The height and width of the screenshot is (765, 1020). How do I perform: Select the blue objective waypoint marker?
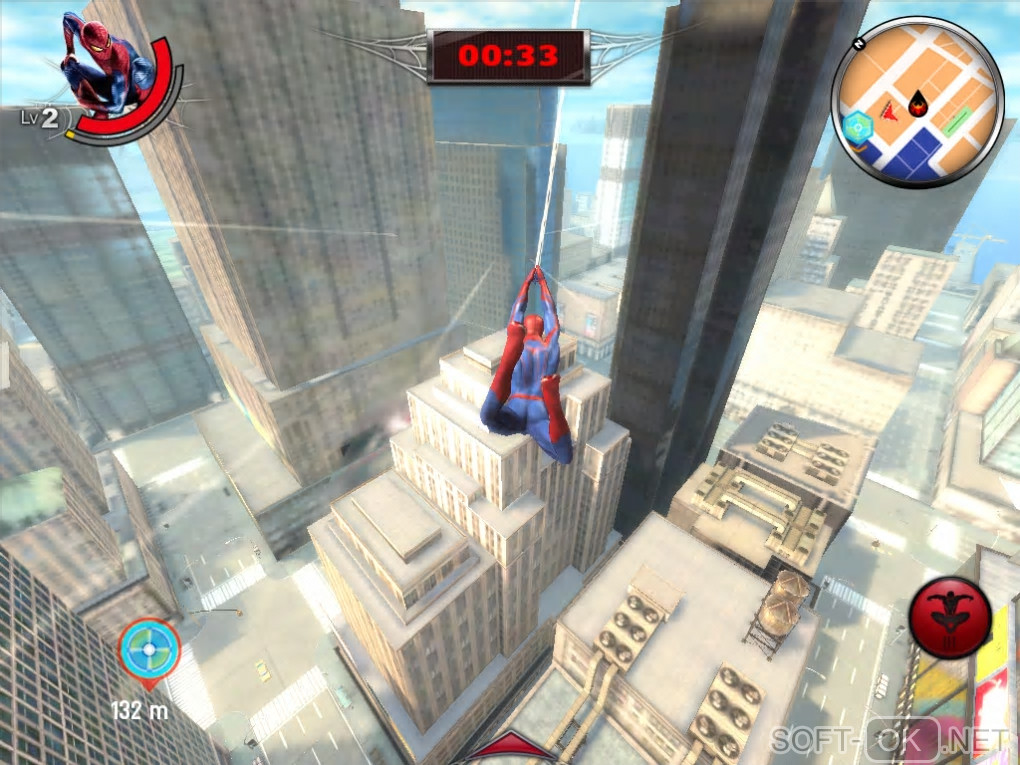[x=150, y=648]
